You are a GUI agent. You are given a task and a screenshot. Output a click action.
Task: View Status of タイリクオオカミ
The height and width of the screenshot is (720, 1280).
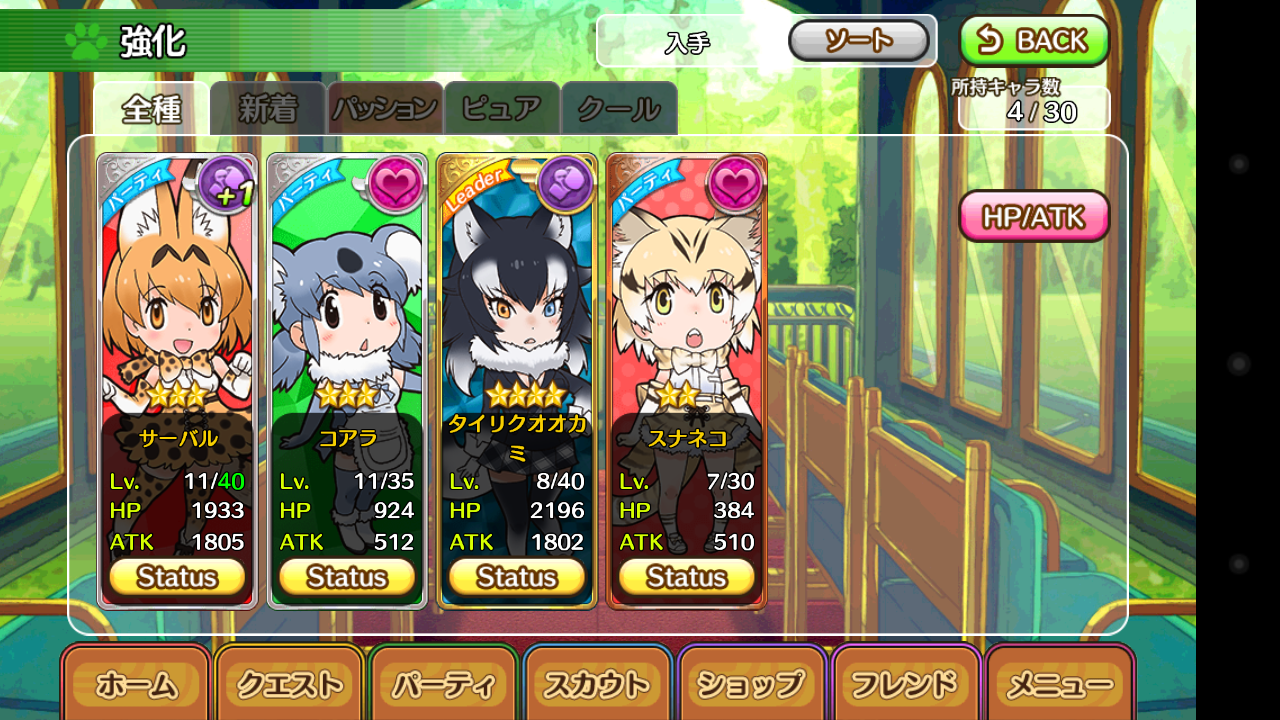517,577
